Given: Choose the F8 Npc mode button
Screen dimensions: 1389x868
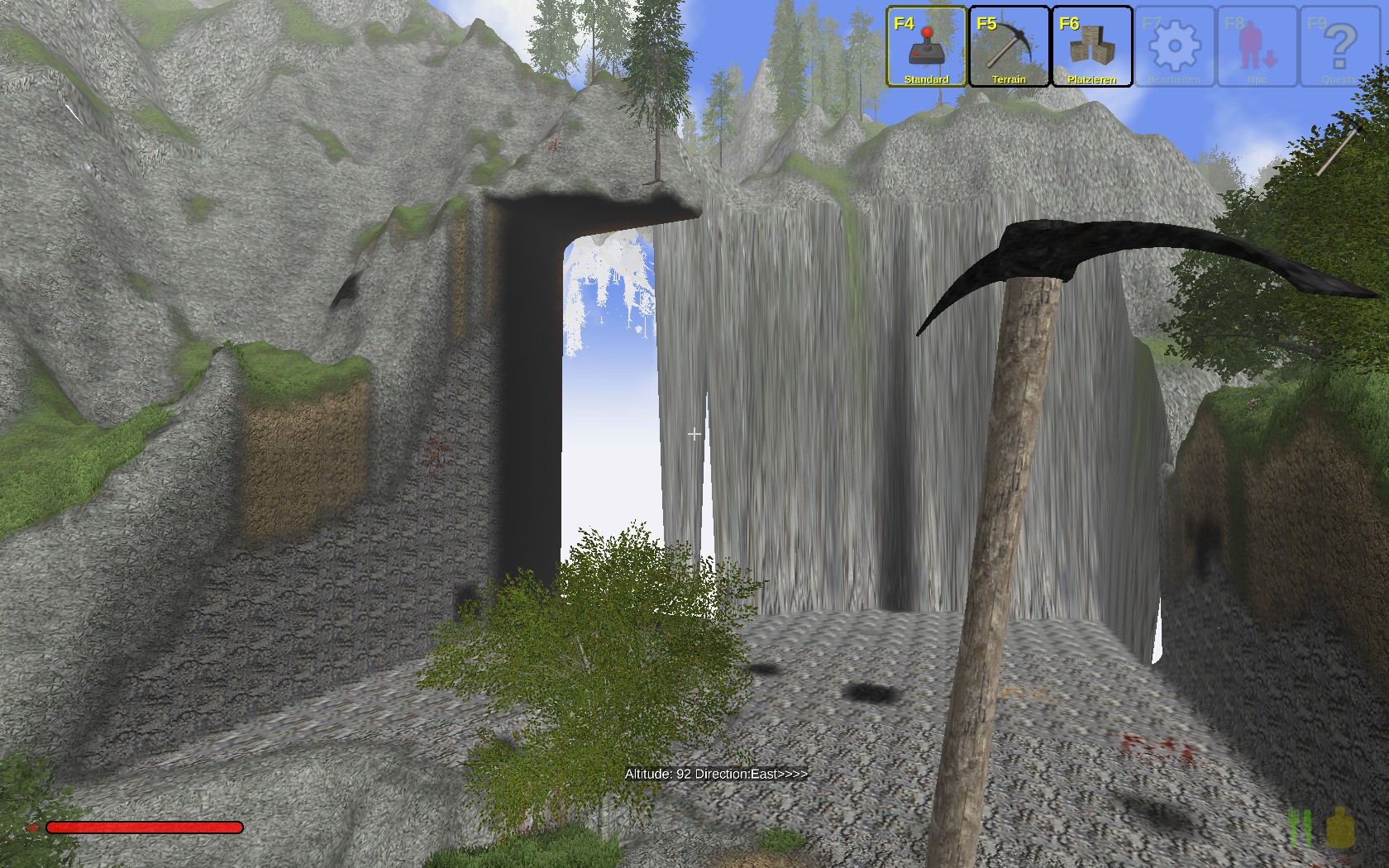Looking at the screenshot, I should click(1257, 46).
